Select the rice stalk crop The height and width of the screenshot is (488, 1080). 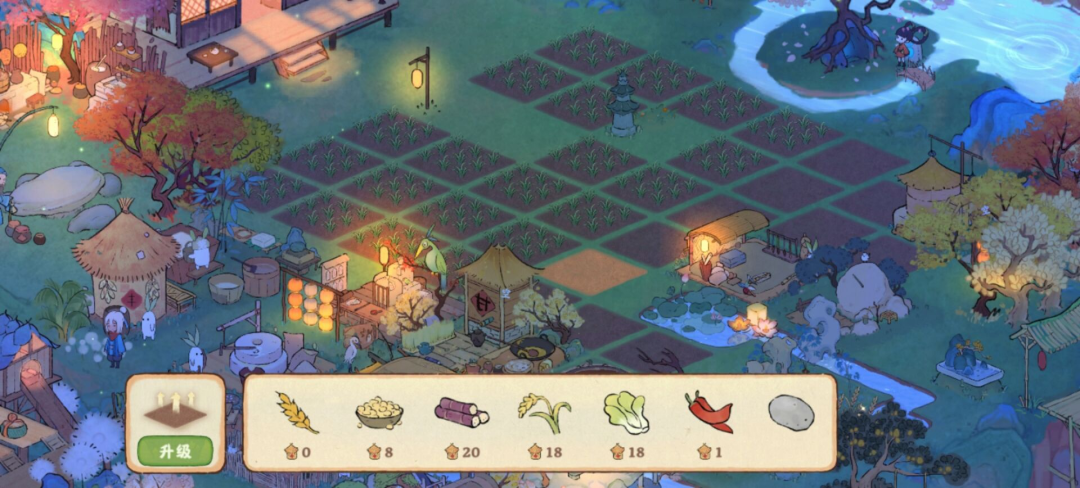[544, 412]
